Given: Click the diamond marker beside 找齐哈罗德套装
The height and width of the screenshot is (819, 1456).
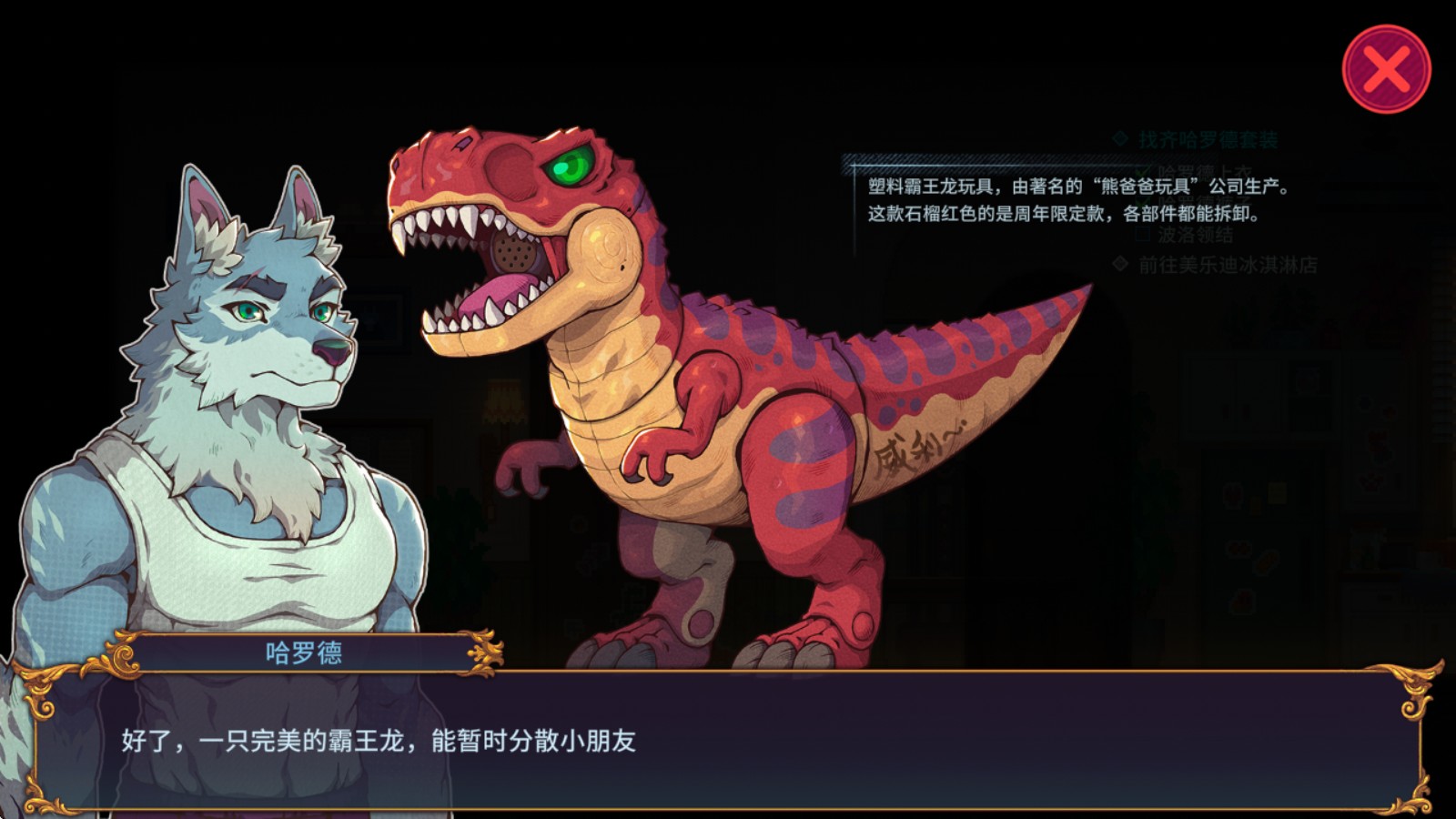Looking at the screenshot, I should [x=1118, y=137].
